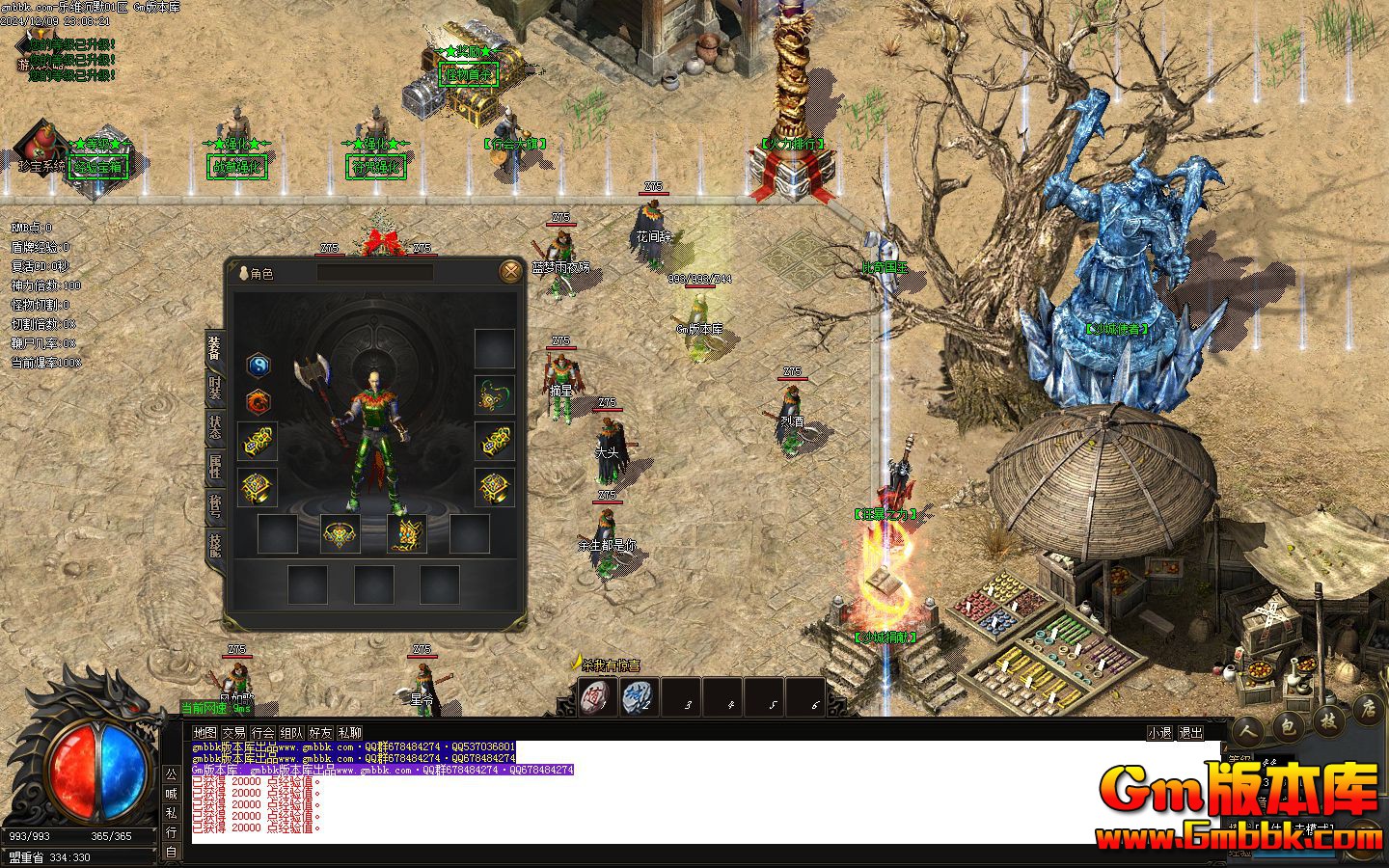Image resolution: width=1389 pixels, height=868 pixels.
Task: Use the red stone in hotbar slot 1
Action: [597, 696]
